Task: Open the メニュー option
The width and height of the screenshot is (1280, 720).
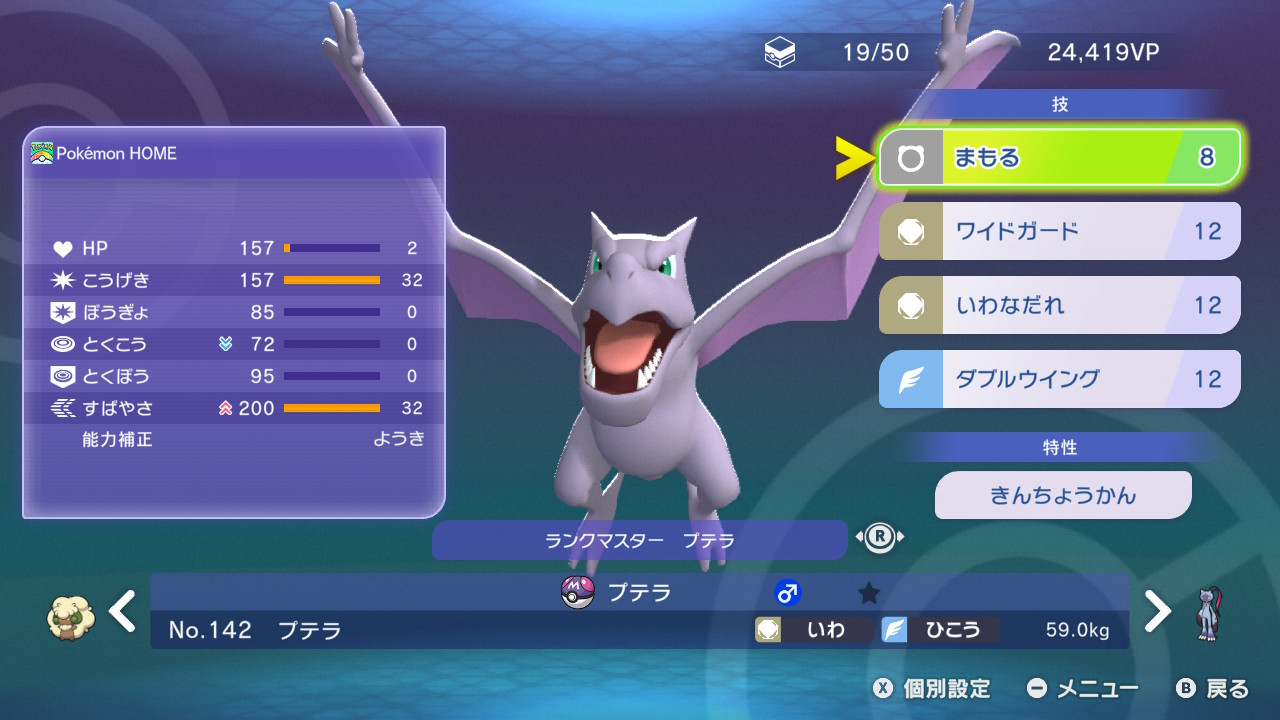Action: (1084, 688)
